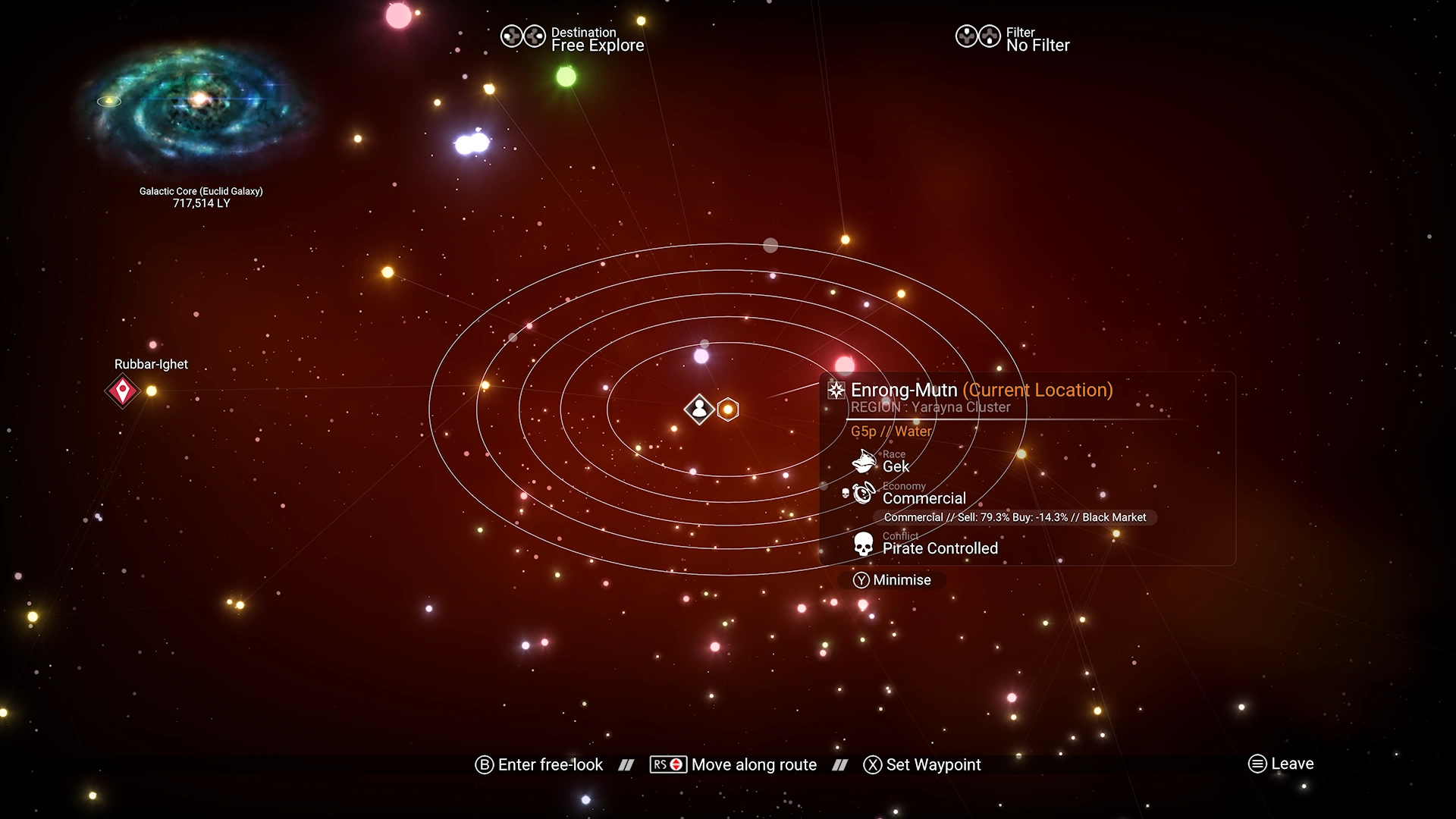Screen dimensions: 1456x819
Task: Select the Rubbar-Ighet system marker
Action: coord(122,391)
